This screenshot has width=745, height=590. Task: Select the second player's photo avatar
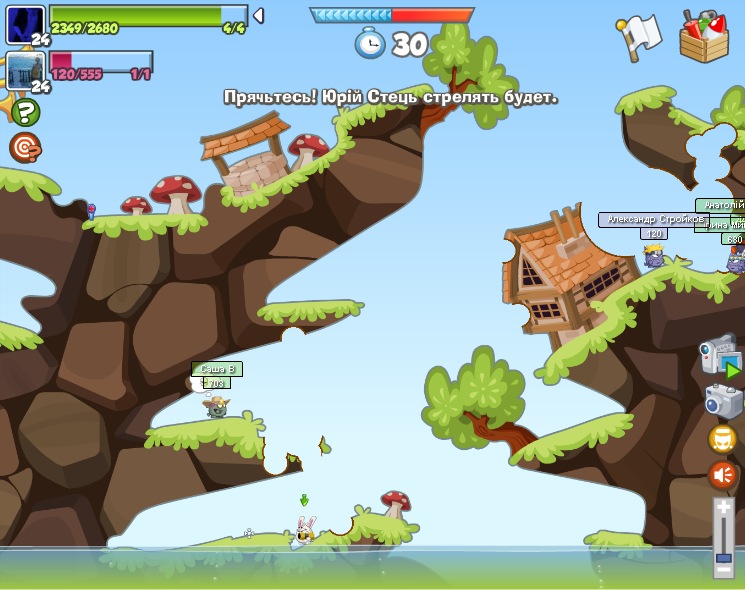[24, 70]
